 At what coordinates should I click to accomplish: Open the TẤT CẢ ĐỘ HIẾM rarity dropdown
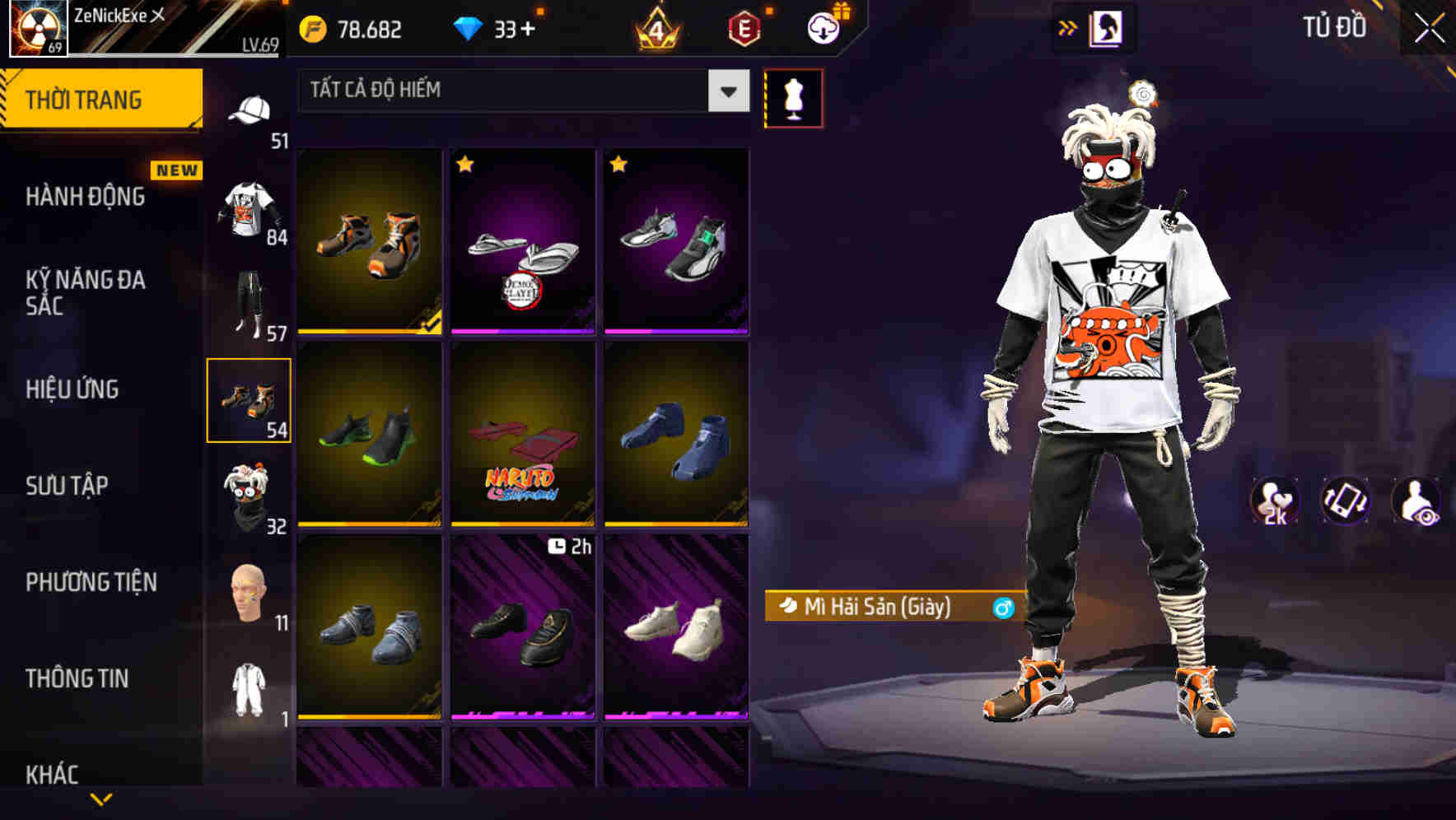tap(519, 91)
